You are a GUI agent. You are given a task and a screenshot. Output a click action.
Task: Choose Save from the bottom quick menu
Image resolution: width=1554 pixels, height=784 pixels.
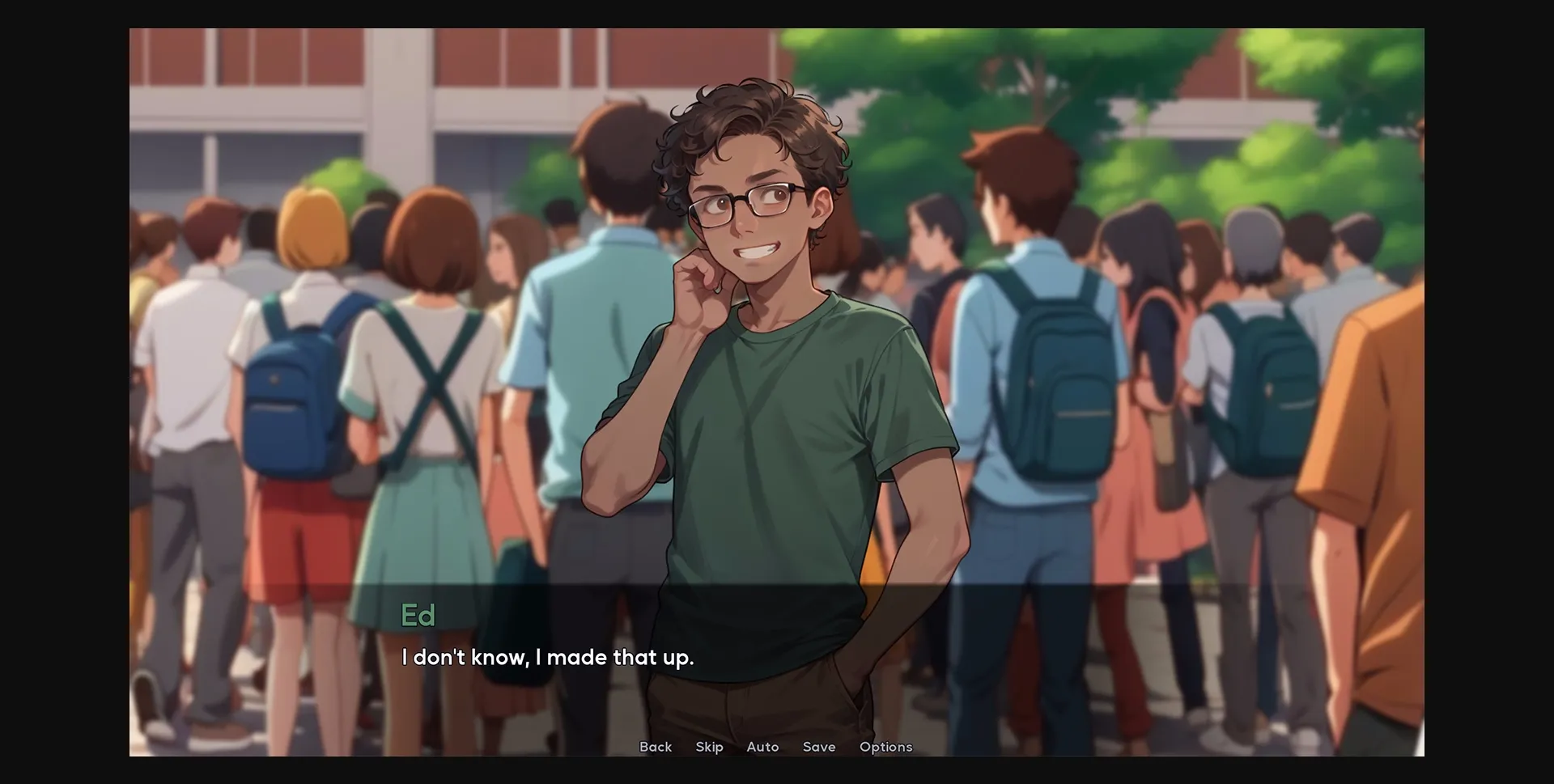818,747
